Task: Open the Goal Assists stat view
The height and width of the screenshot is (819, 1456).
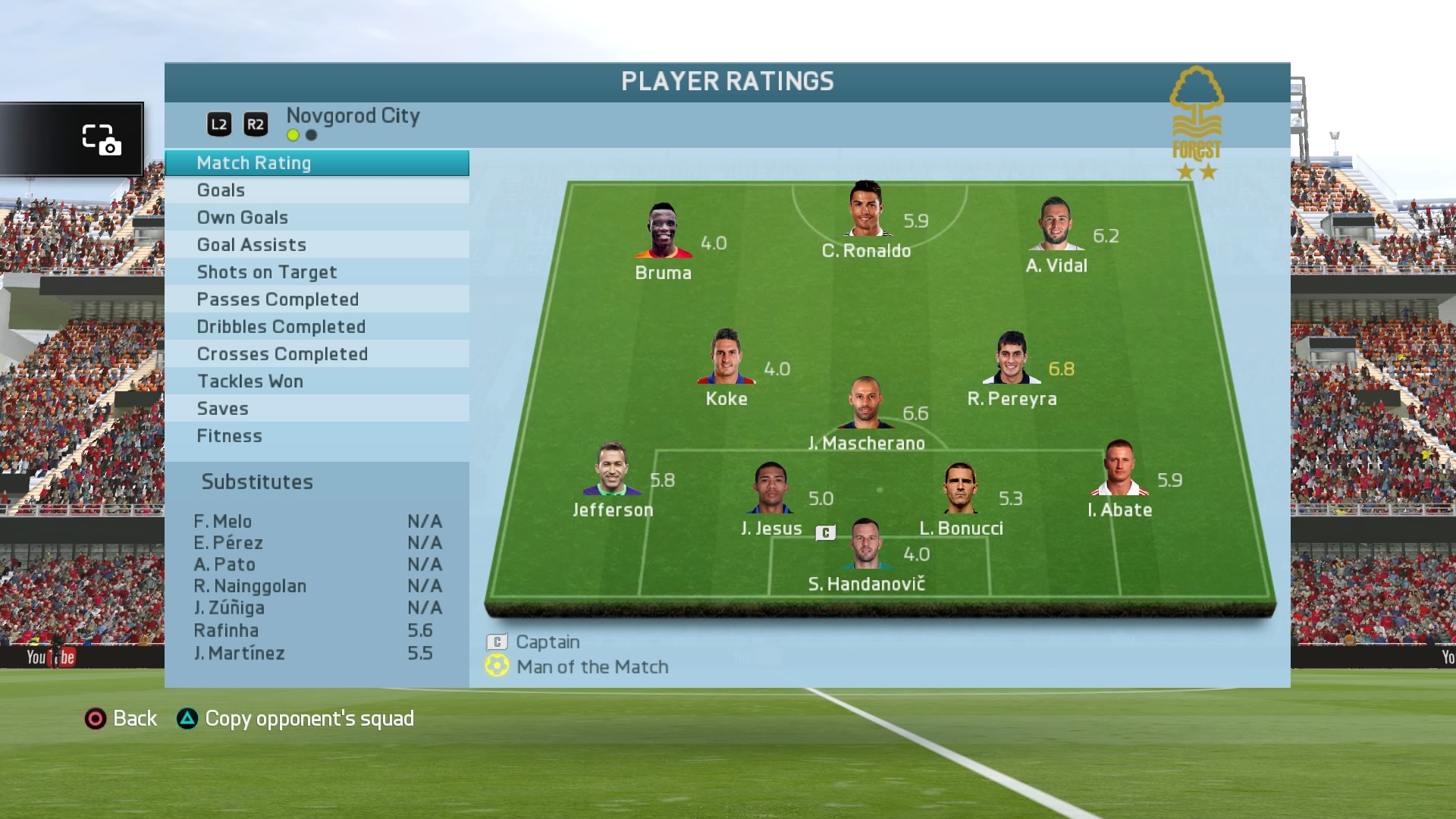Action: coord(316,245)
